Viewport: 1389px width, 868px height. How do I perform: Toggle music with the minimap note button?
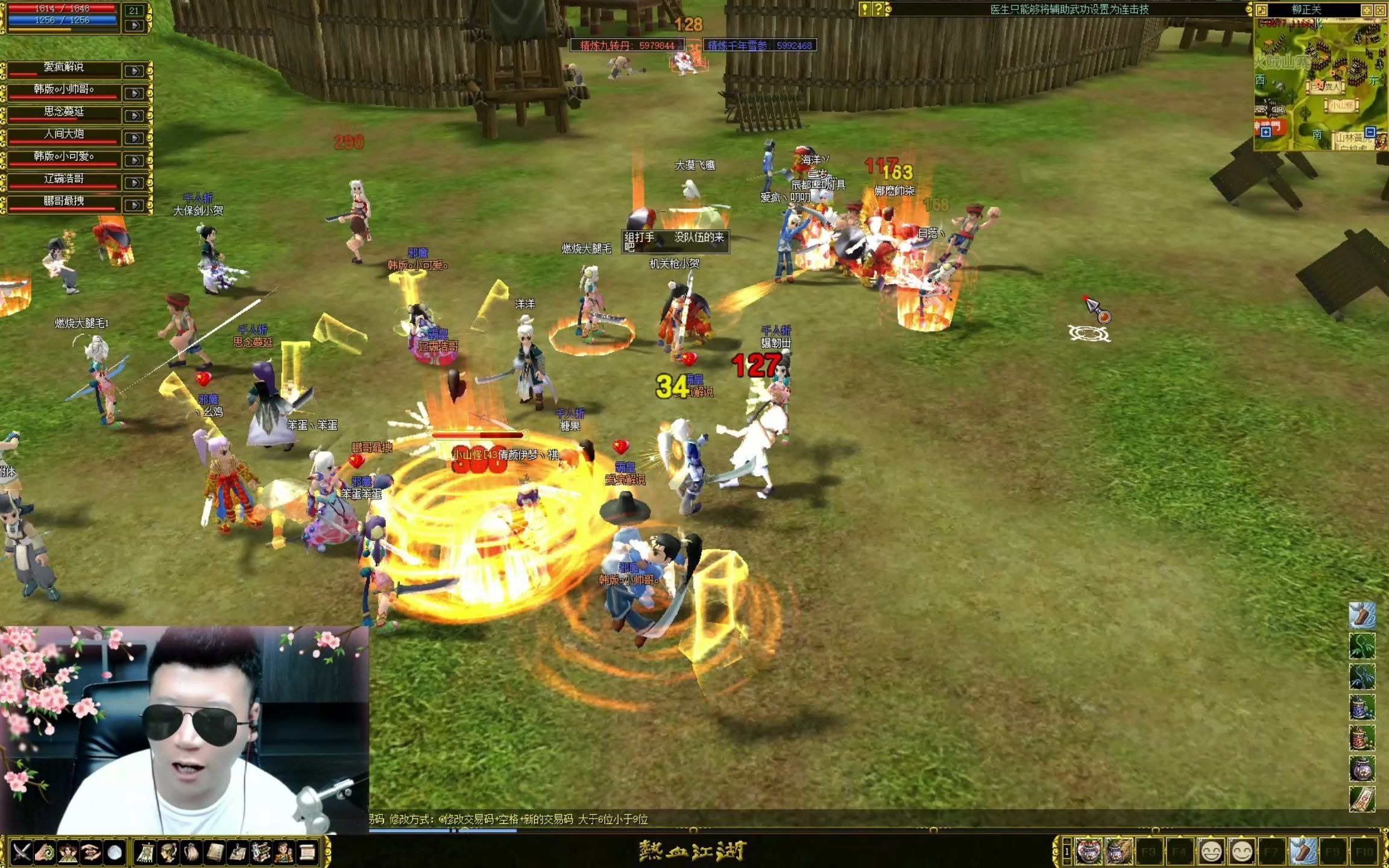[x=1262, y=10]
